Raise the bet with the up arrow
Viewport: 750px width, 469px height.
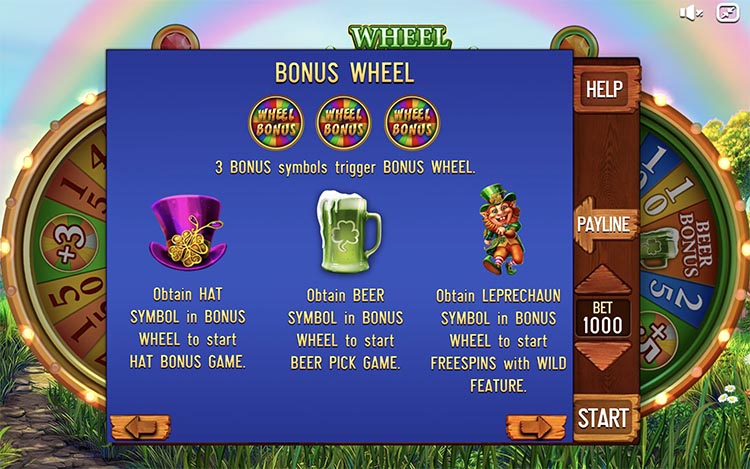[x=604, y=280]
